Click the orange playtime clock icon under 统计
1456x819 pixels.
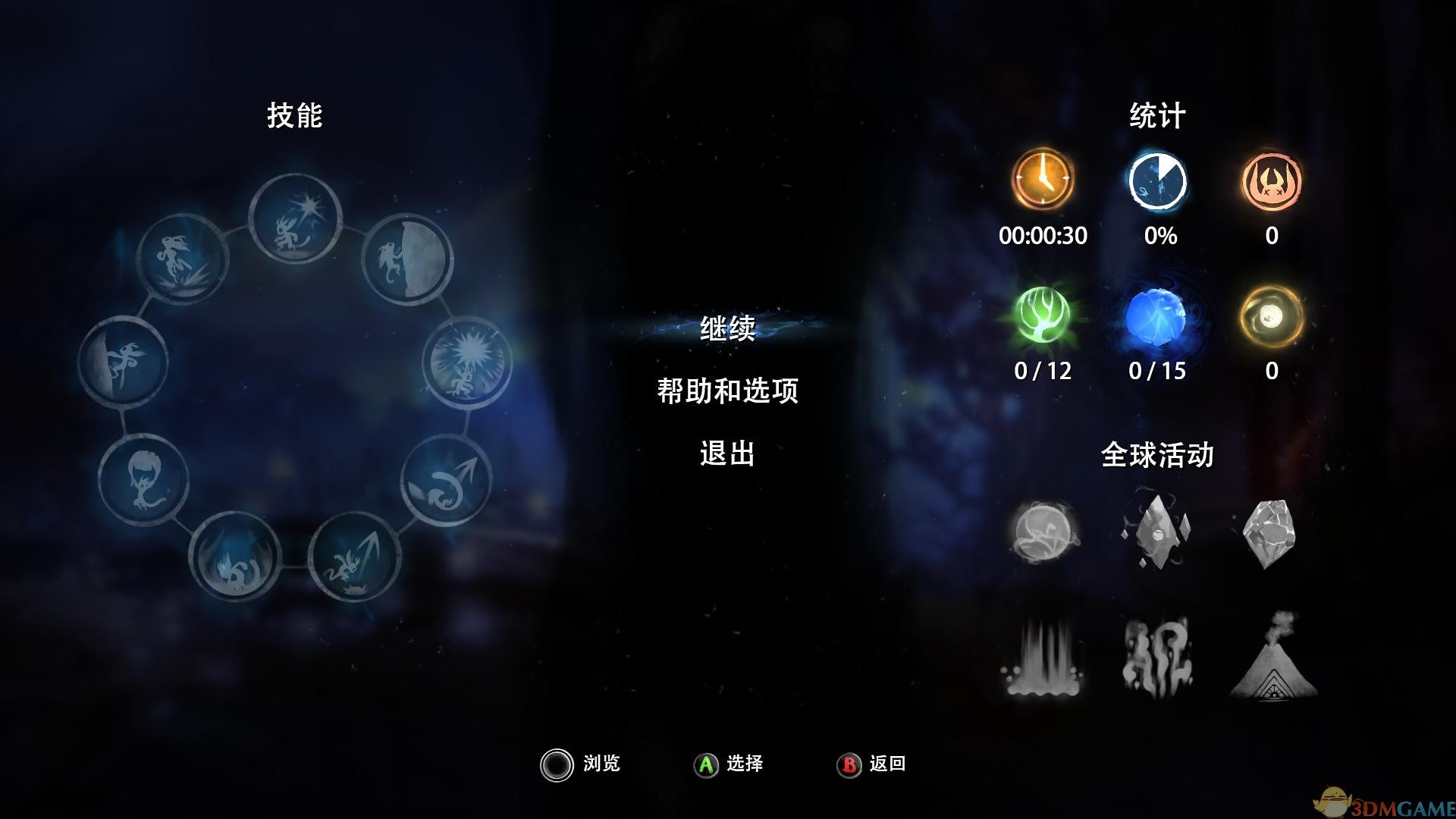coord(1044,180)
